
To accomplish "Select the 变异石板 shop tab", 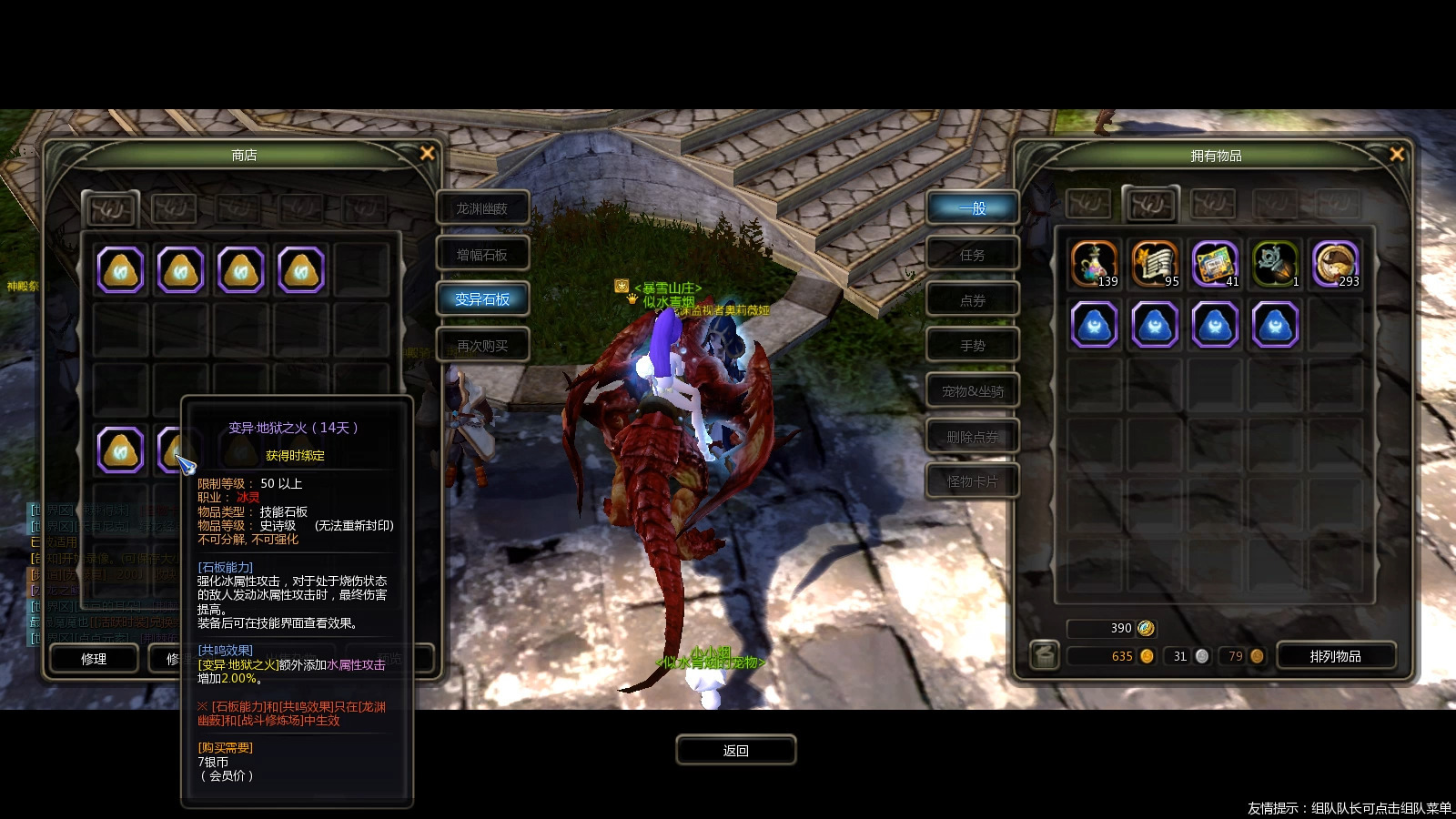I will coord(482,299).
